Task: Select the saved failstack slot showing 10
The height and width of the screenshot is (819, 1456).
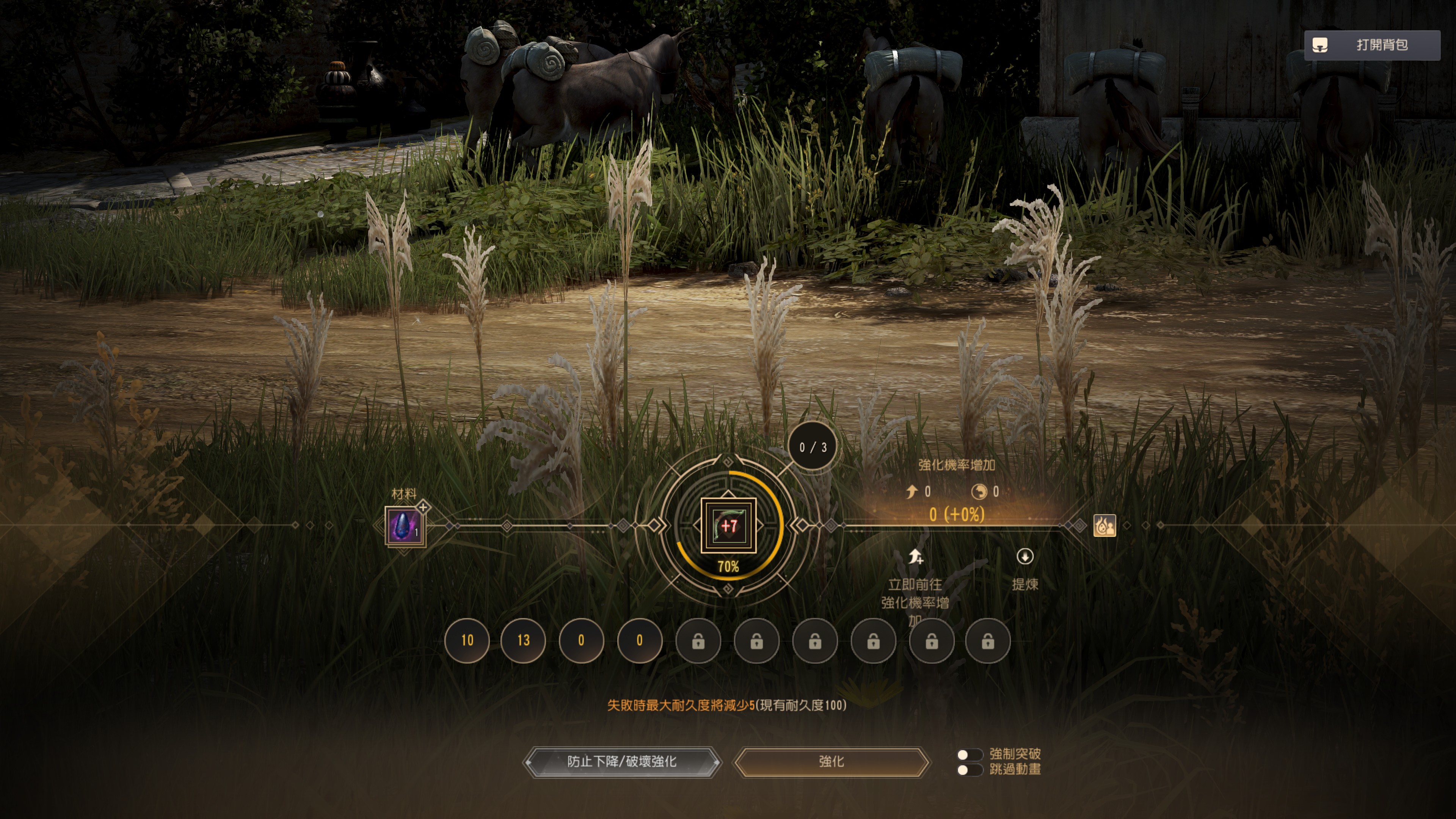Action: pyautogui.click(x=467, y=640)
